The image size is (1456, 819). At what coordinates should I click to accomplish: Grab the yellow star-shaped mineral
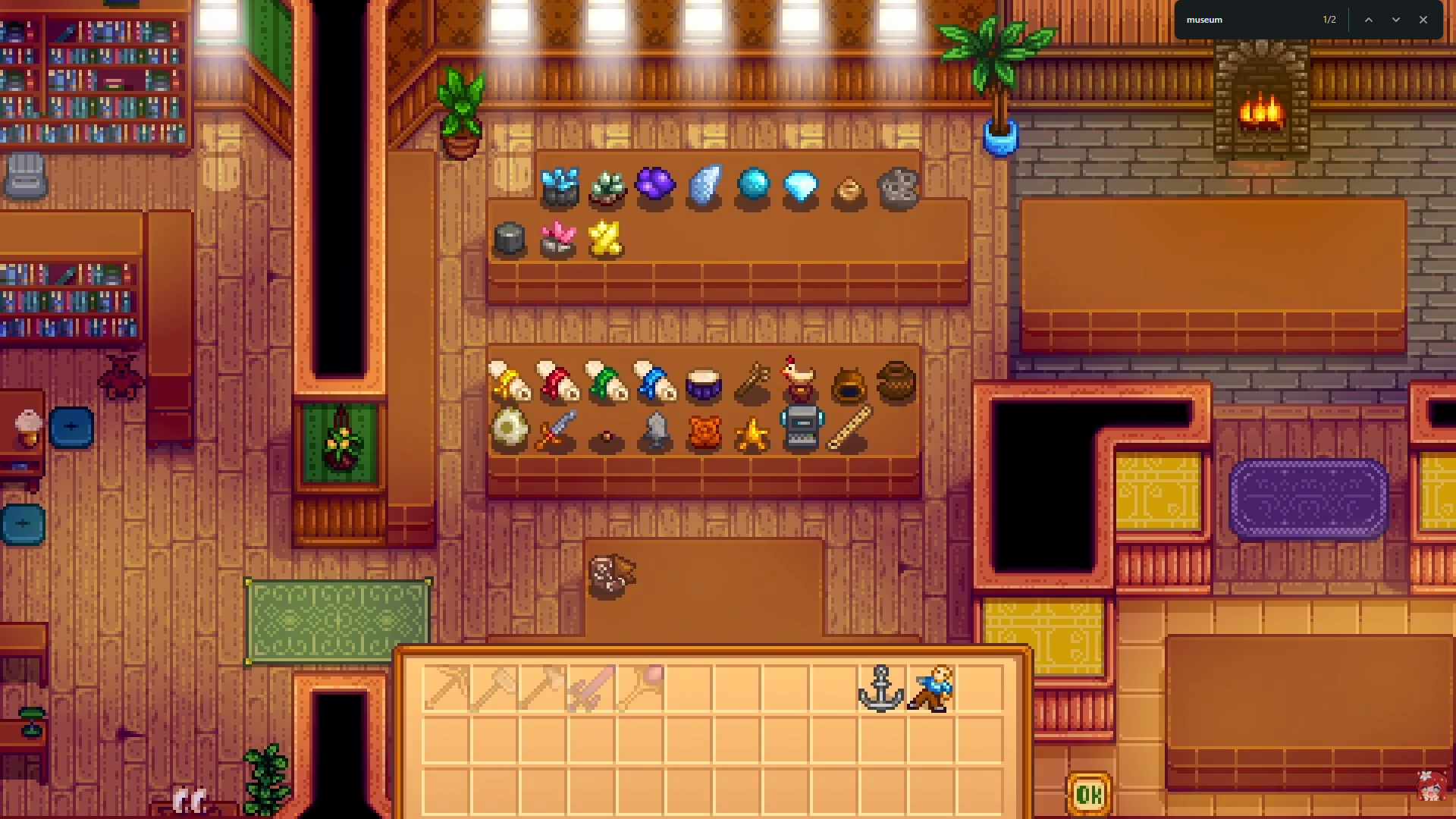[606, 239]
